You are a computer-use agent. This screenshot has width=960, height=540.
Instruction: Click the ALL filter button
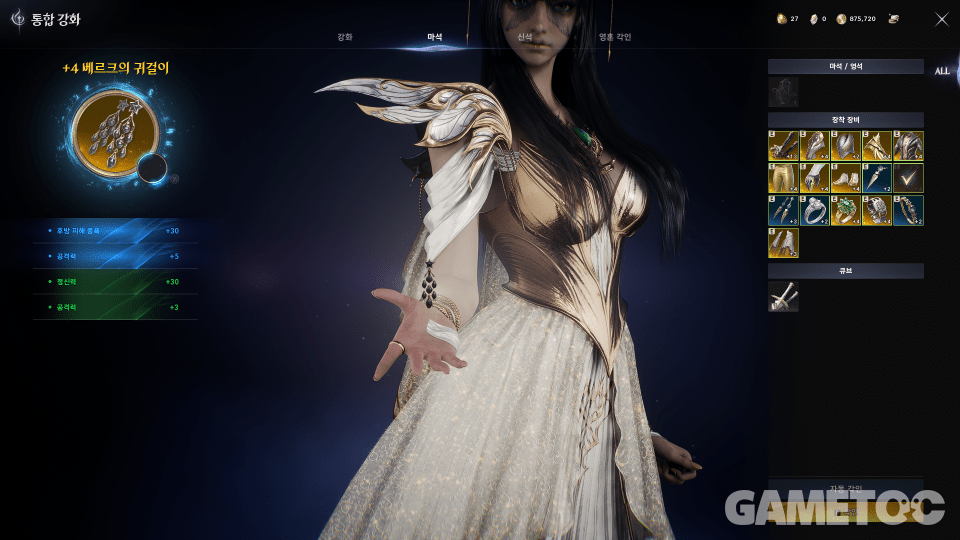942,71
